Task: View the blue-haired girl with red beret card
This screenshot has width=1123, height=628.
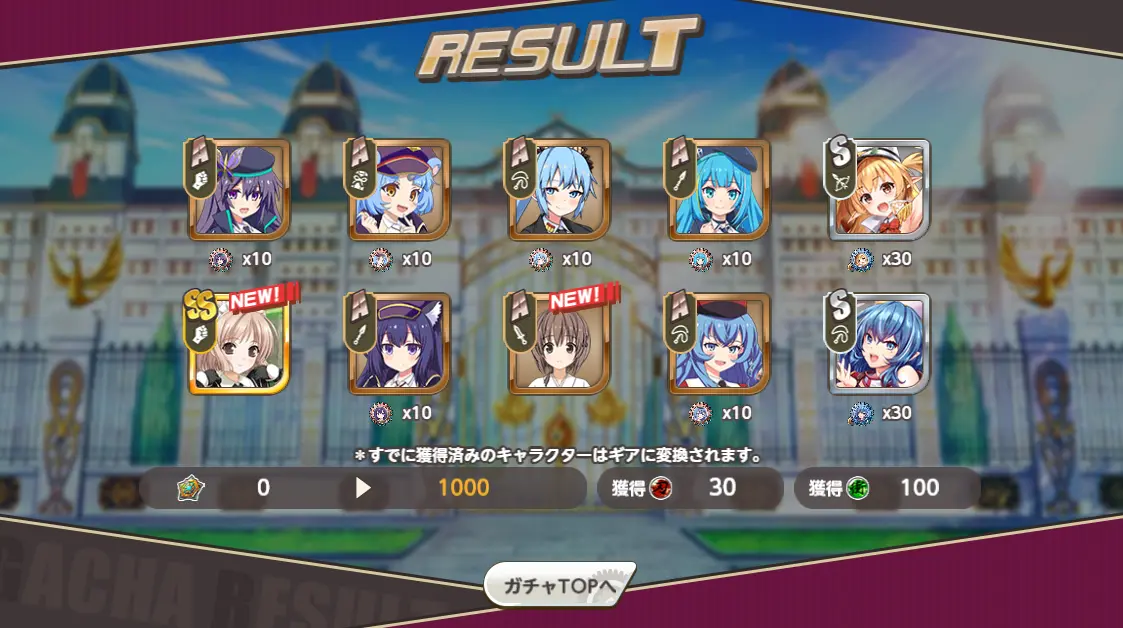Action: pos(720,343)
